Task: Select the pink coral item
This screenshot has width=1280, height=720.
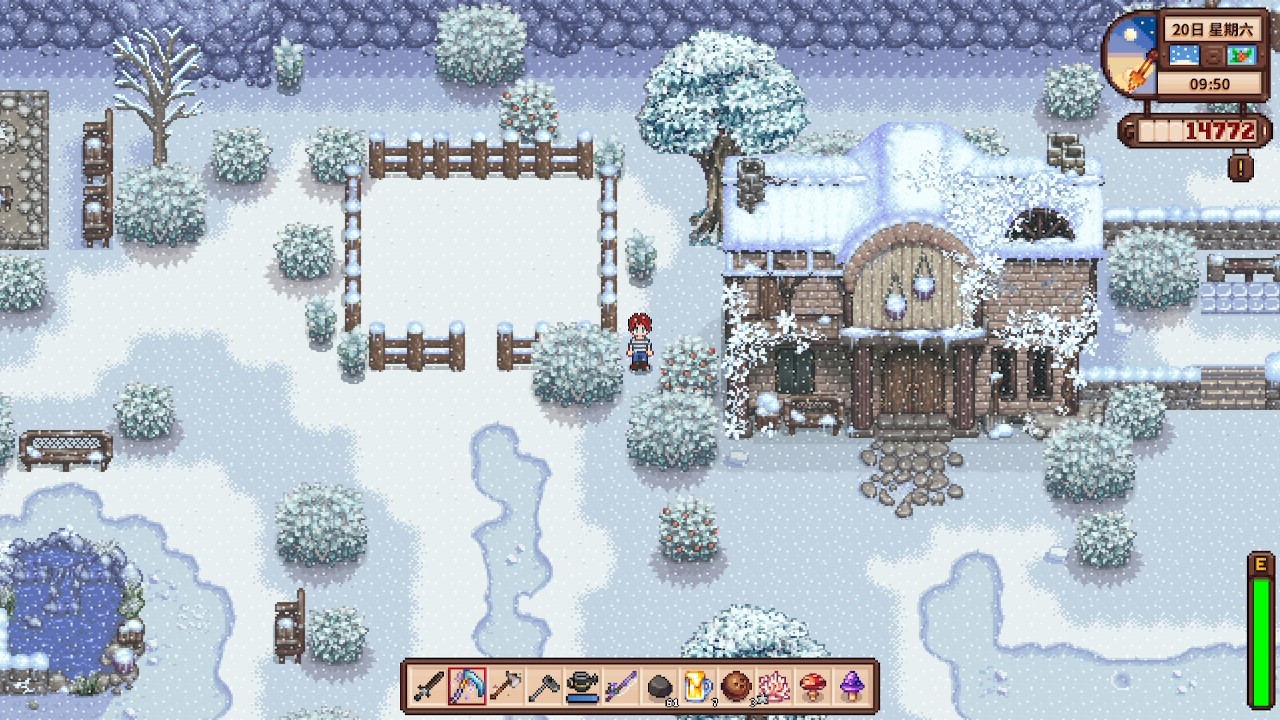Action: (x=774, y=686)
